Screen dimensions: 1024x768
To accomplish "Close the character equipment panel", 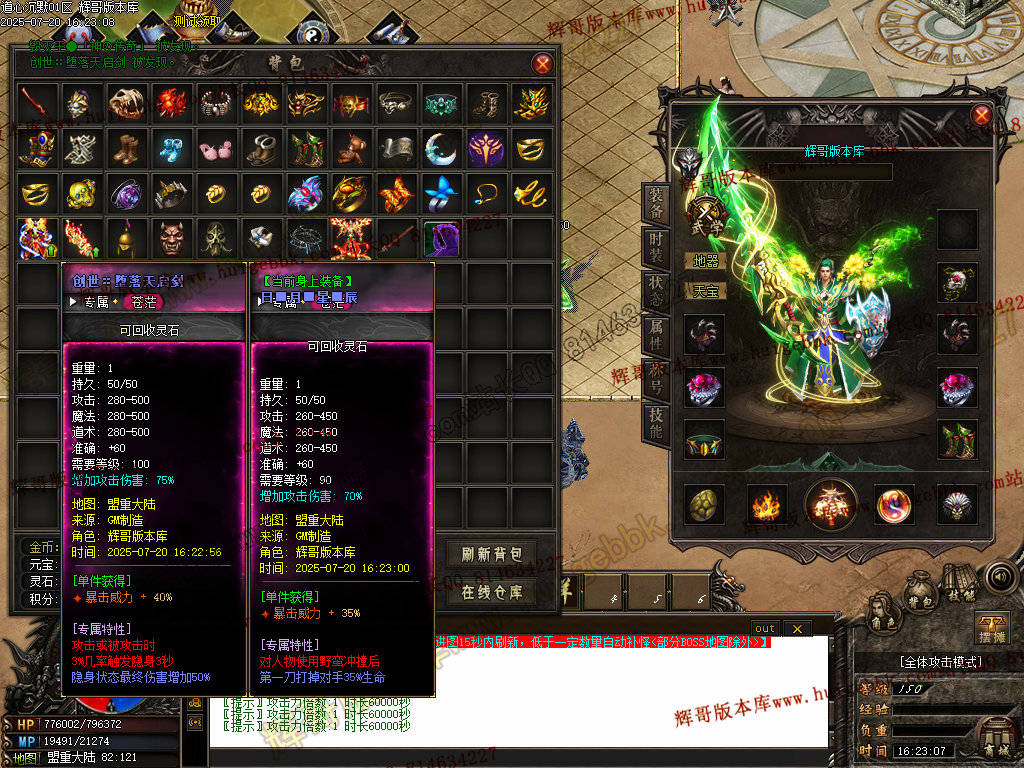I will click(981, 115).
